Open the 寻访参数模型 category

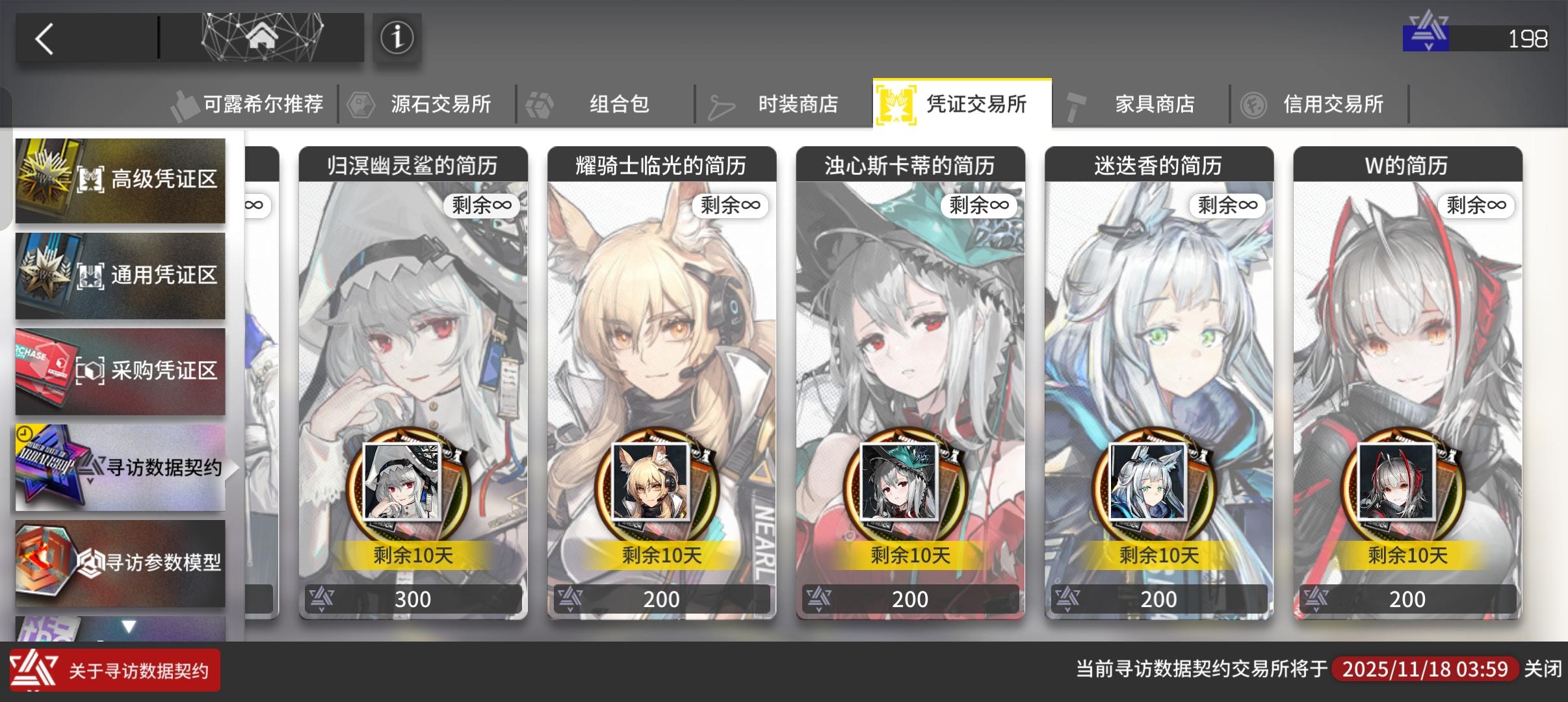pos(120,563)
